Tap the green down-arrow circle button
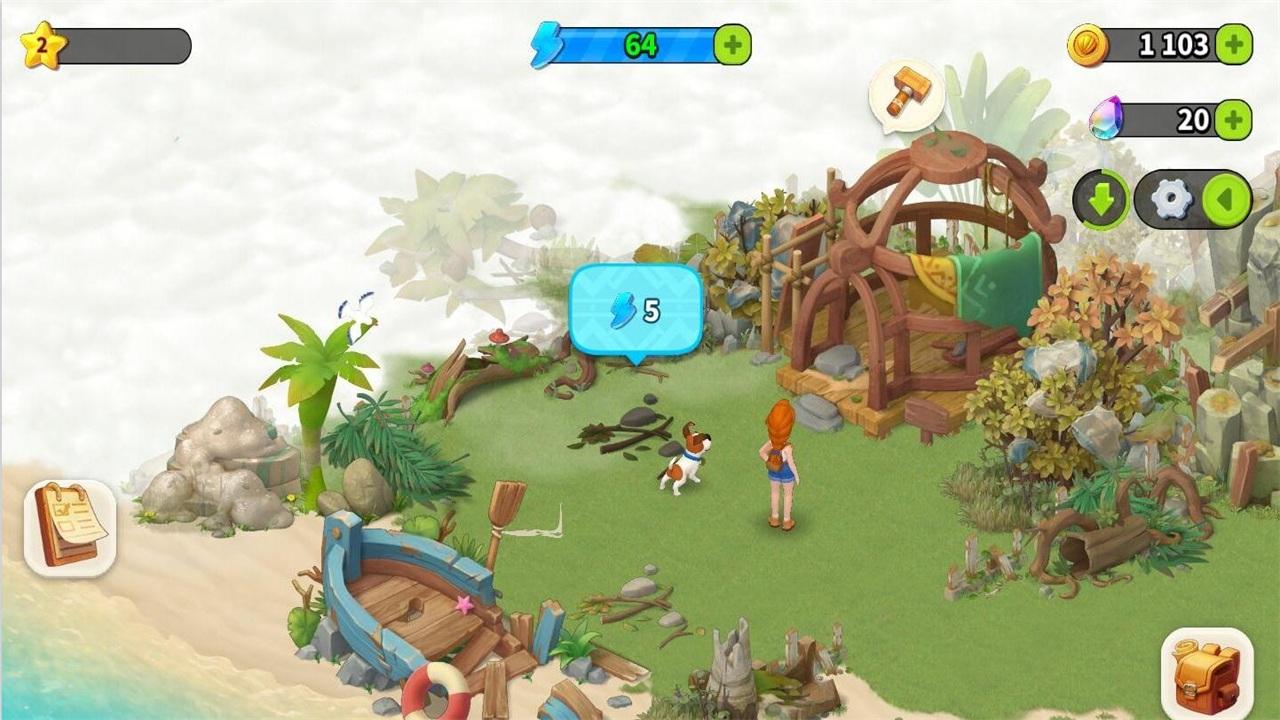This screenshot has width=1280, height=720. 1100,199
